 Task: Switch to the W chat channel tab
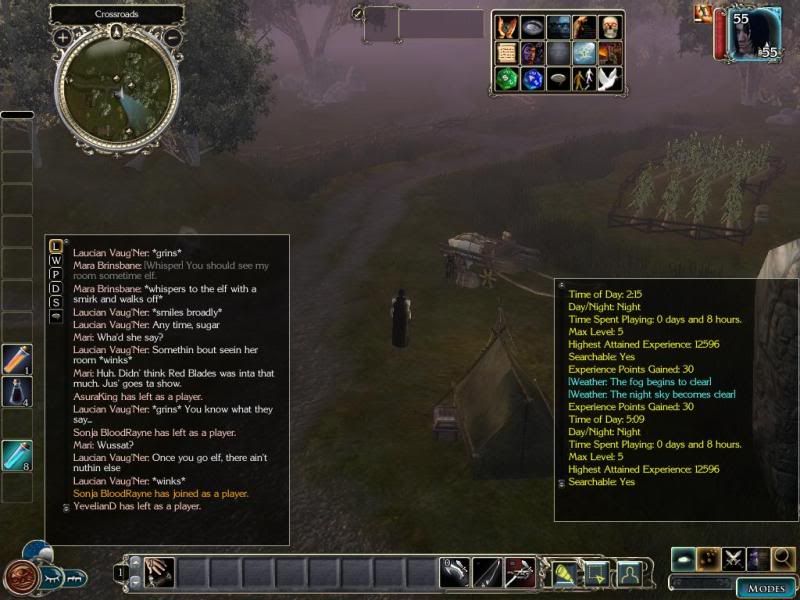click(56, 260)
